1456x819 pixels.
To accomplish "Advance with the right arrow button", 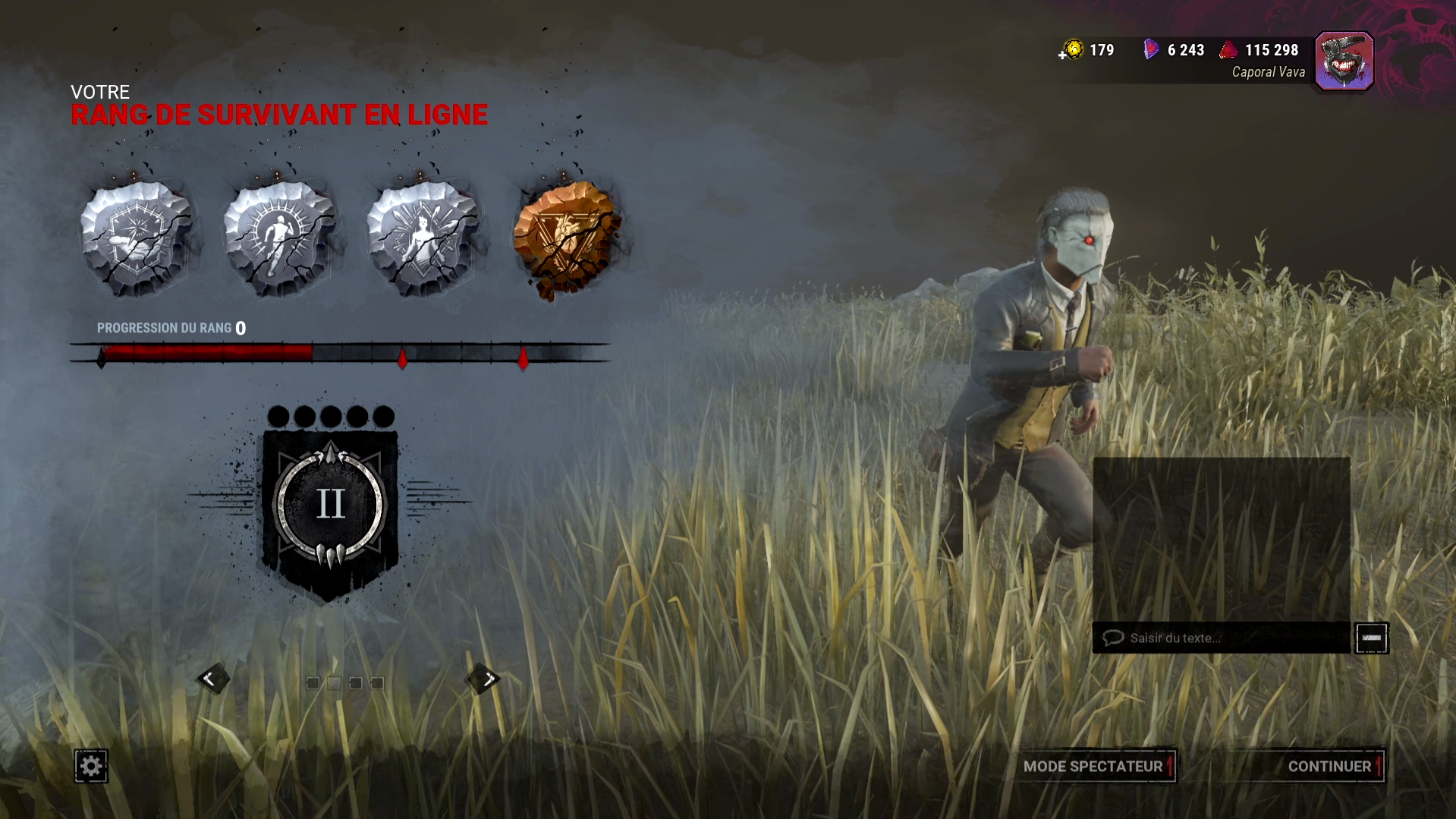I will click(483, 679).
